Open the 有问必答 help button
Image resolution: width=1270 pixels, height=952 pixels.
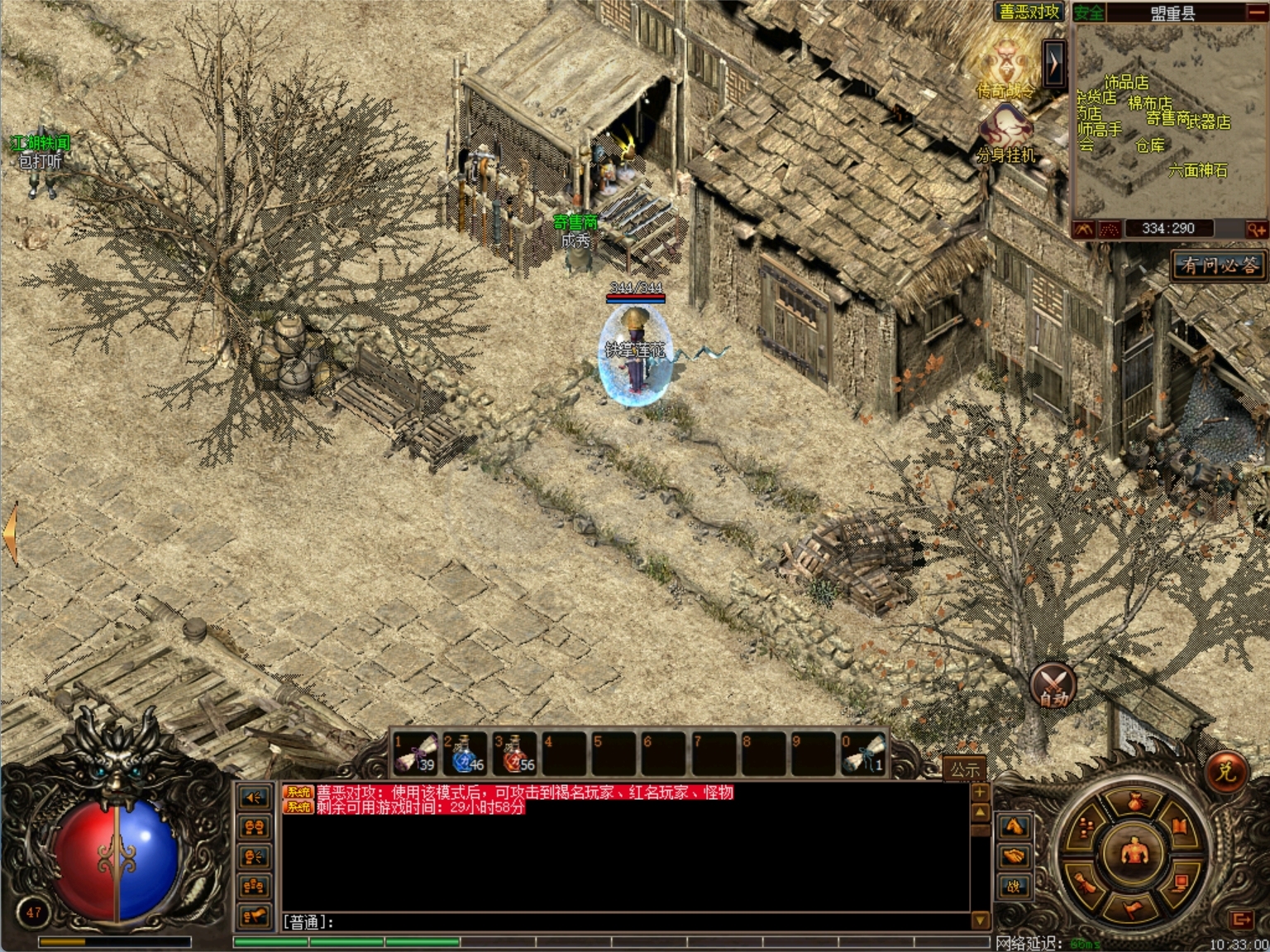pyautogui.click(x=1219, y=265)
